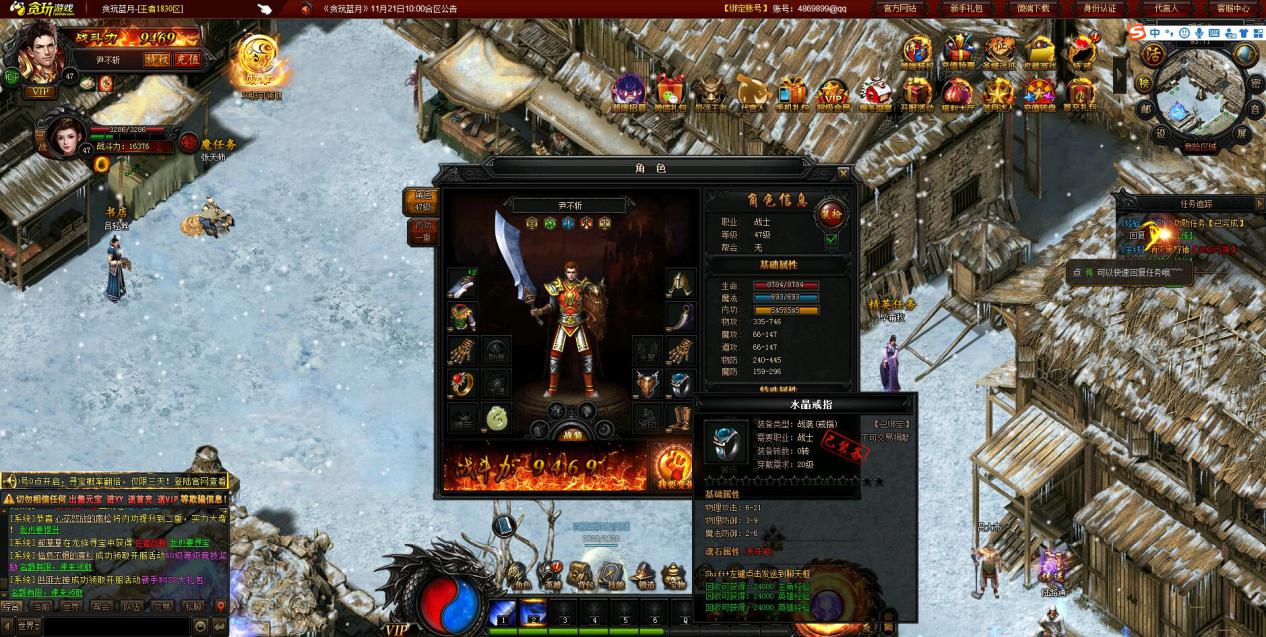Screen dimensions: 1266x637
Task: Select the green jade pendant slot
Action: point(497,417)
